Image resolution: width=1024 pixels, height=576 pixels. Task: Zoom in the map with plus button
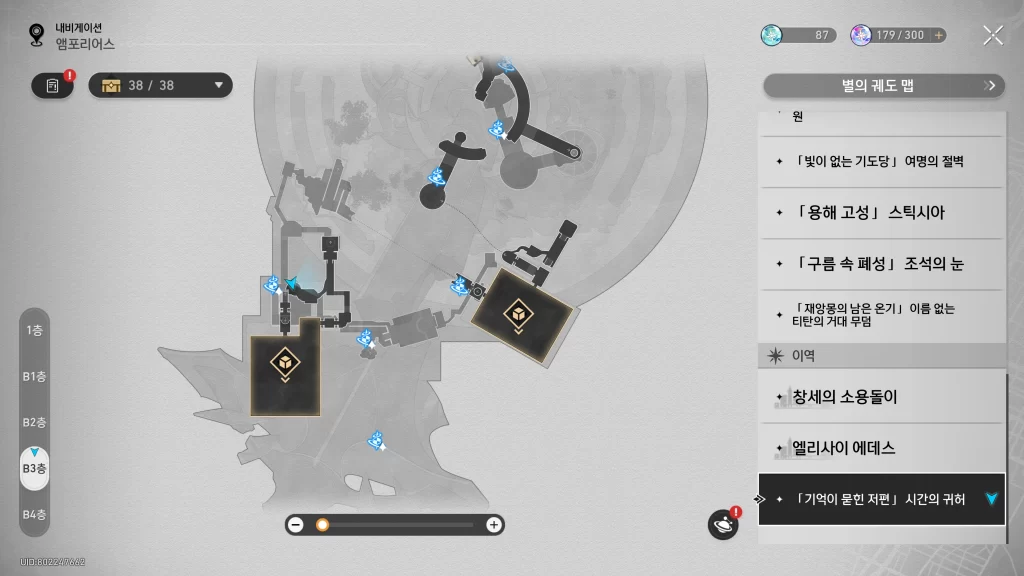click(493, 524)
